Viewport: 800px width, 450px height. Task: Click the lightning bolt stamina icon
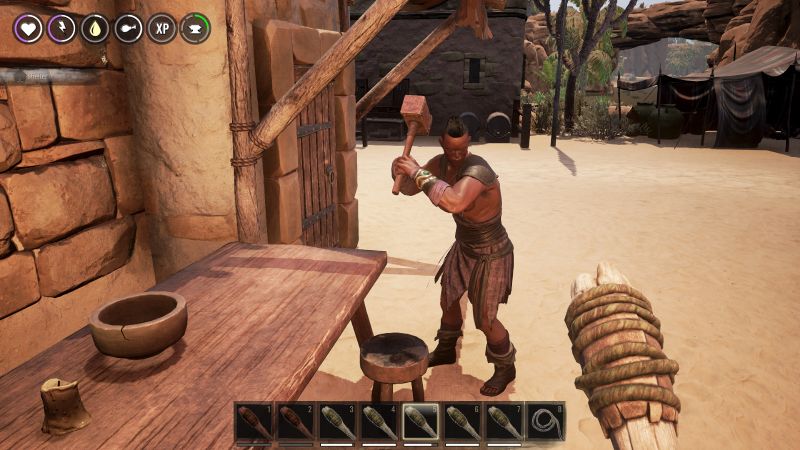point(62,28)
